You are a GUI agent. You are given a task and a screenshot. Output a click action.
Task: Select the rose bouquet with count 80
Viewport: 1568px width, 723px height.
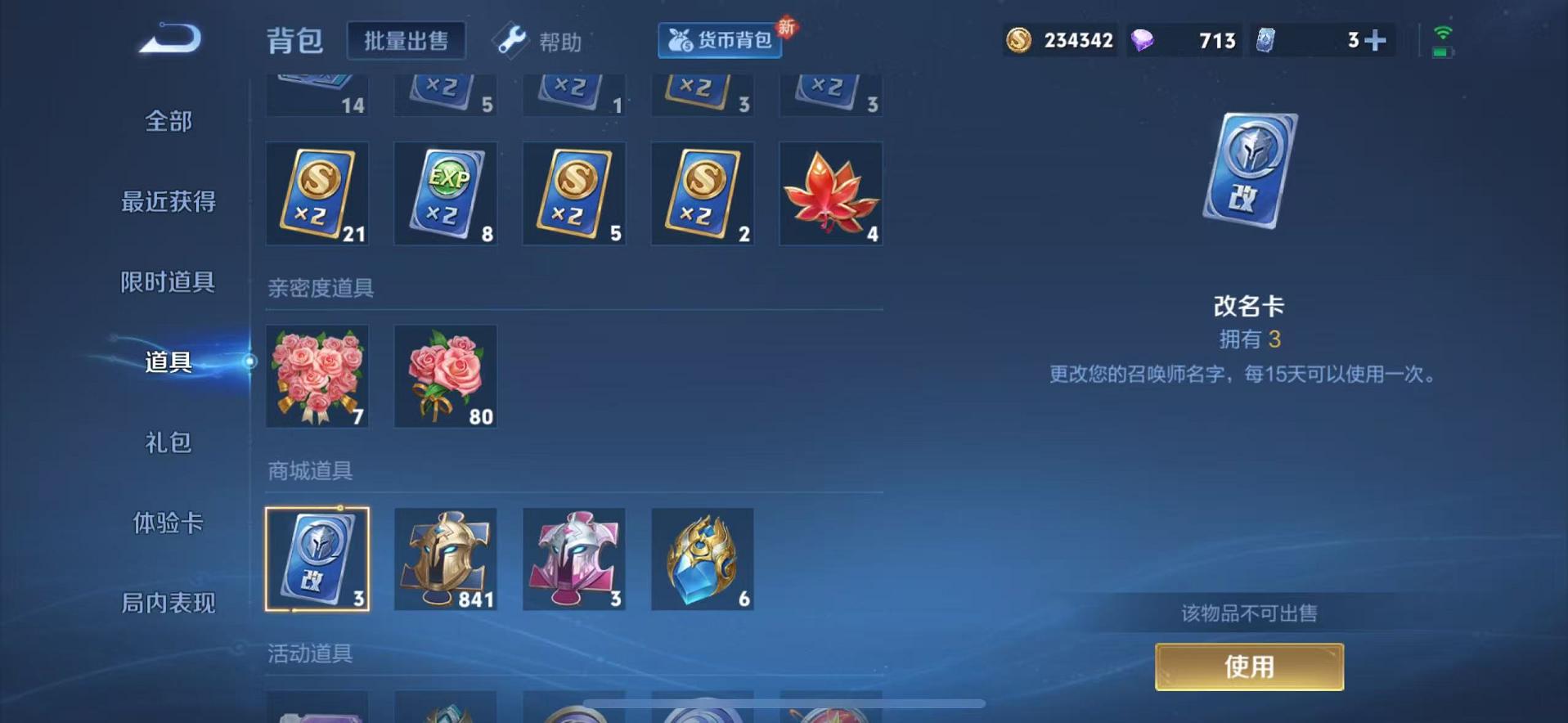coord(445,376)
